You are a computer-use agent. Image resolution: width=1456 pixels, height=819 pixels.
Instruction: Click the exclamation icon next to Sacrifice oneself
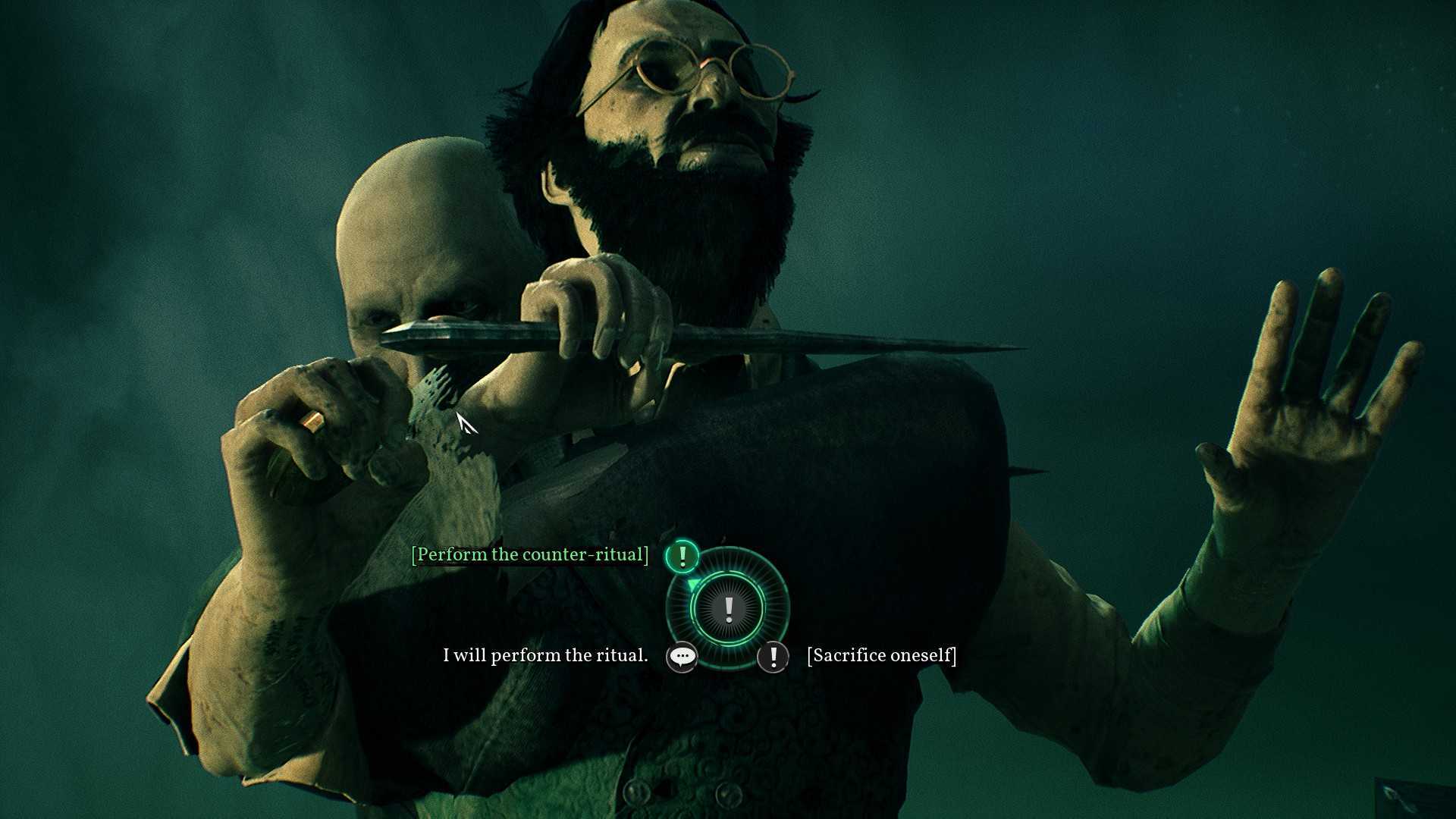click(x=773, y=657)
